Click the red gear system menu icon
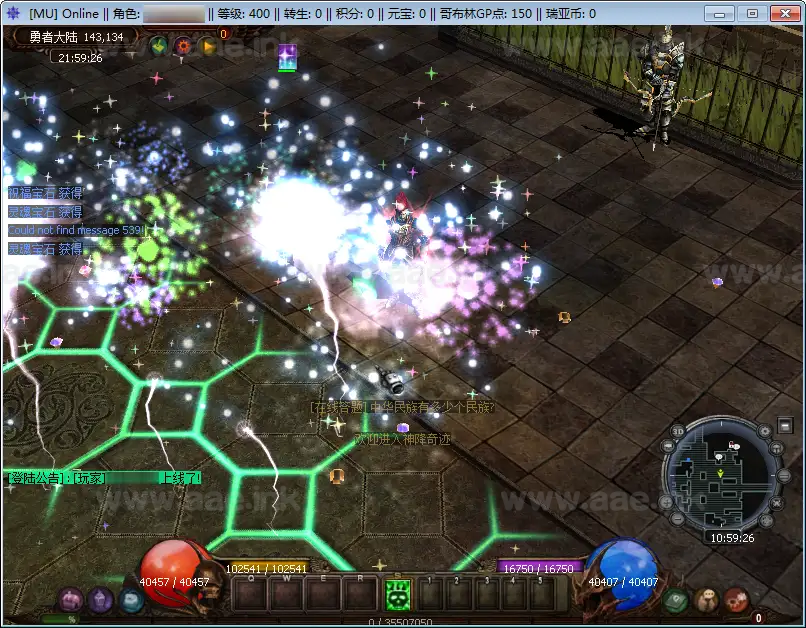Screen dimensions: 806x628 tap(737, 600)
